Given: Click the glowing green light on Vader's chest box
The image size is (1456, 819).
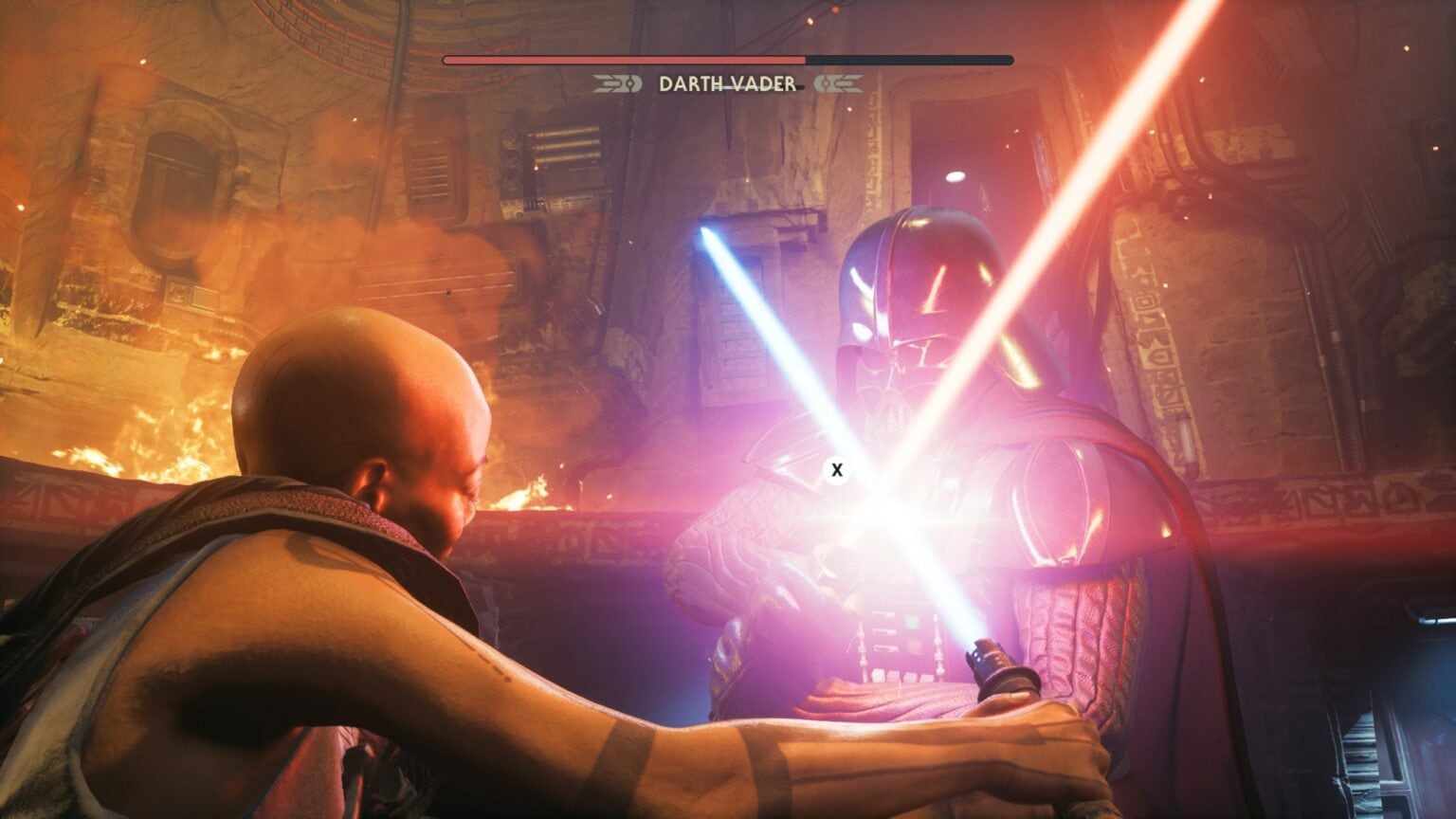Looking at the screenshot, I should [912, 620].
